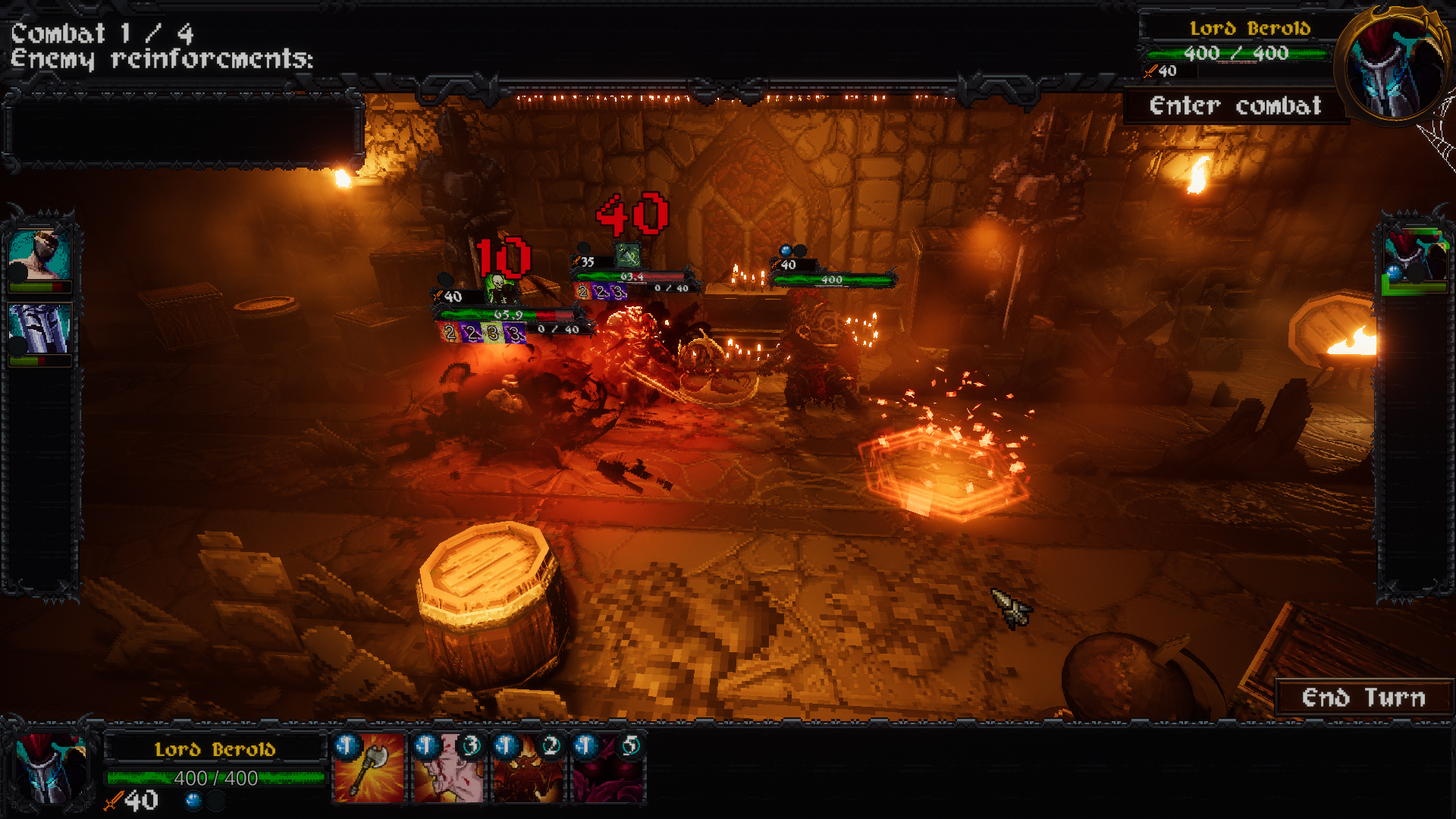Viewport: 1456px width, 819px height.
Task: Click the topmost enemy portrait in left sidebar
Action: tap(39, 254)
